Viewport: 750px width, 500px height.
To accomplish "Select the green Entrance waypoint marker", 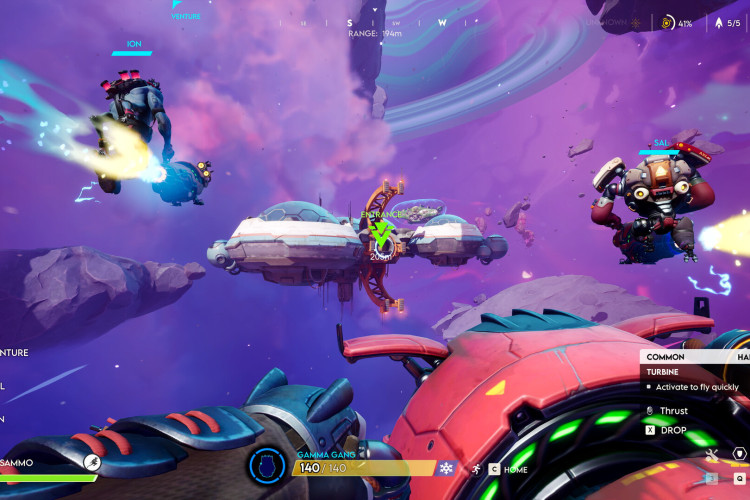I will pyautogui.click(x=381, y=233).
